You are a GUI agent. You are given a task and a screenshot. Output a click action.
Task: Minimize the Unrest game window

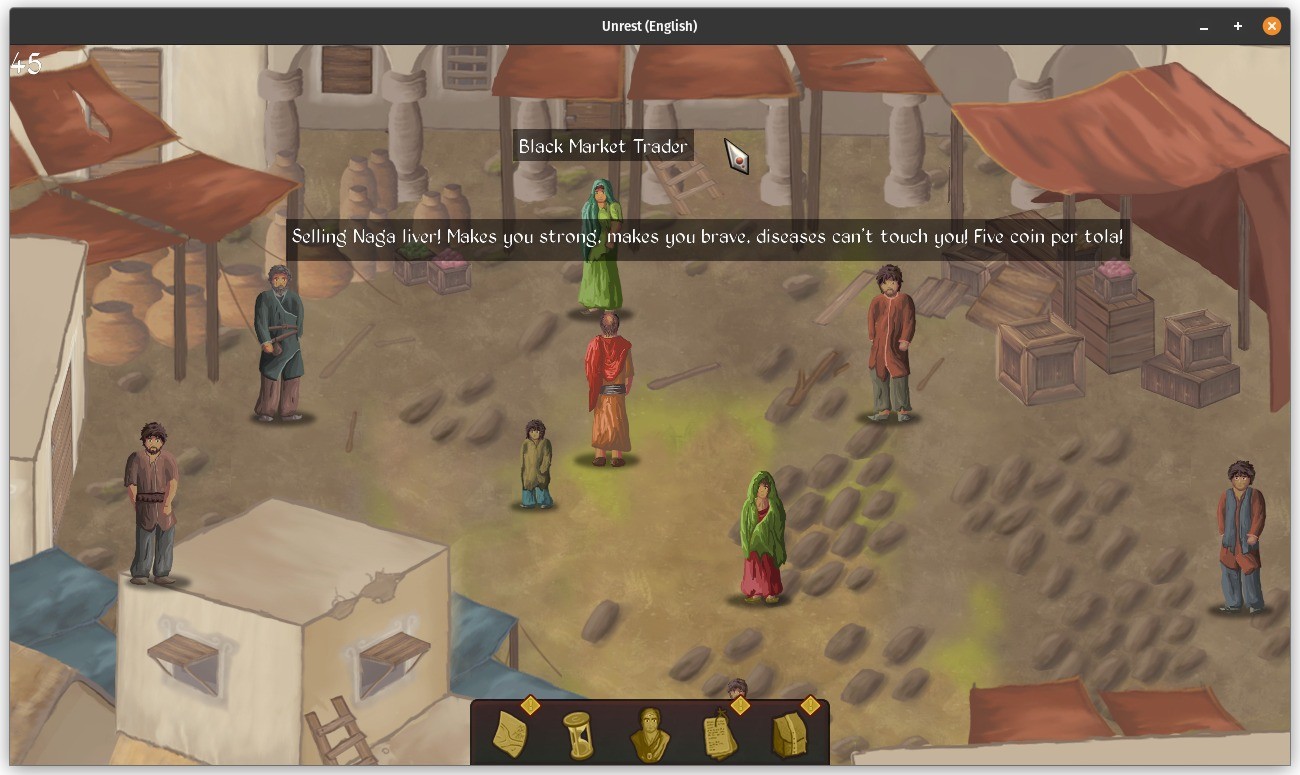pos(1204,27)
